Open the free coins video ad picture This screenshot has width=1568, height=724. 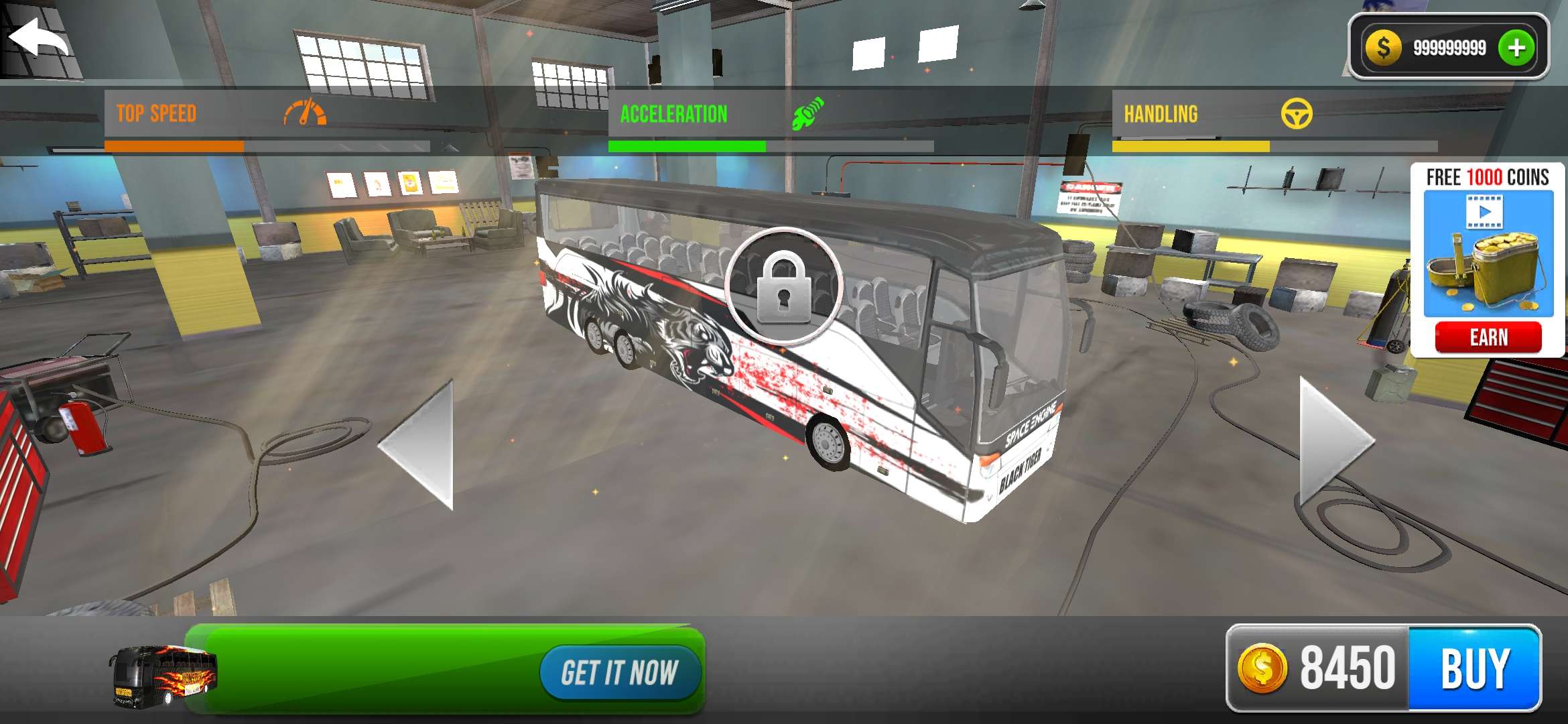click(x=1488, y=253)
